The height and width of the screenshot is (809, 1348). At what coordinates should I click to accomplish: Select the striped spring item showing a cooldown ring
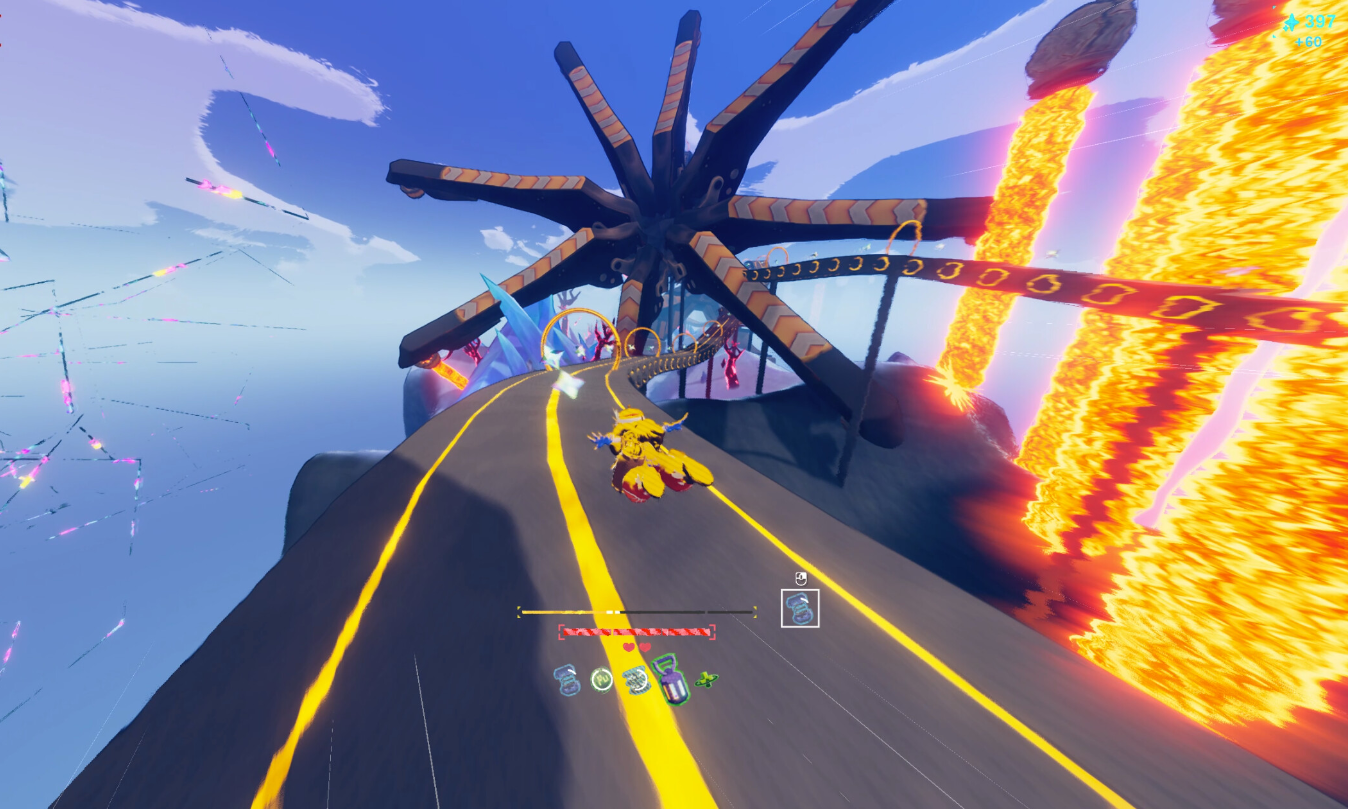pos(635,681)
